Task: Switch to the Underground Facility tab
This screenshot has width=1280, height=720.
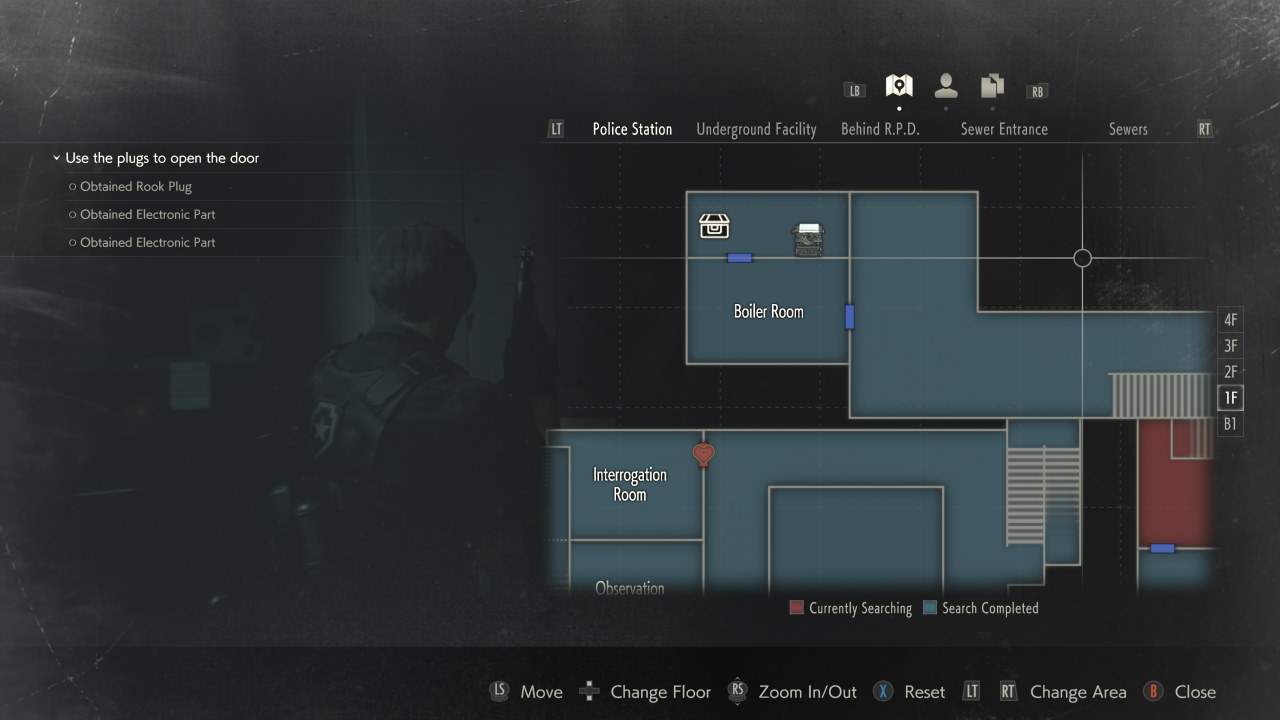Action: point(755,129)
